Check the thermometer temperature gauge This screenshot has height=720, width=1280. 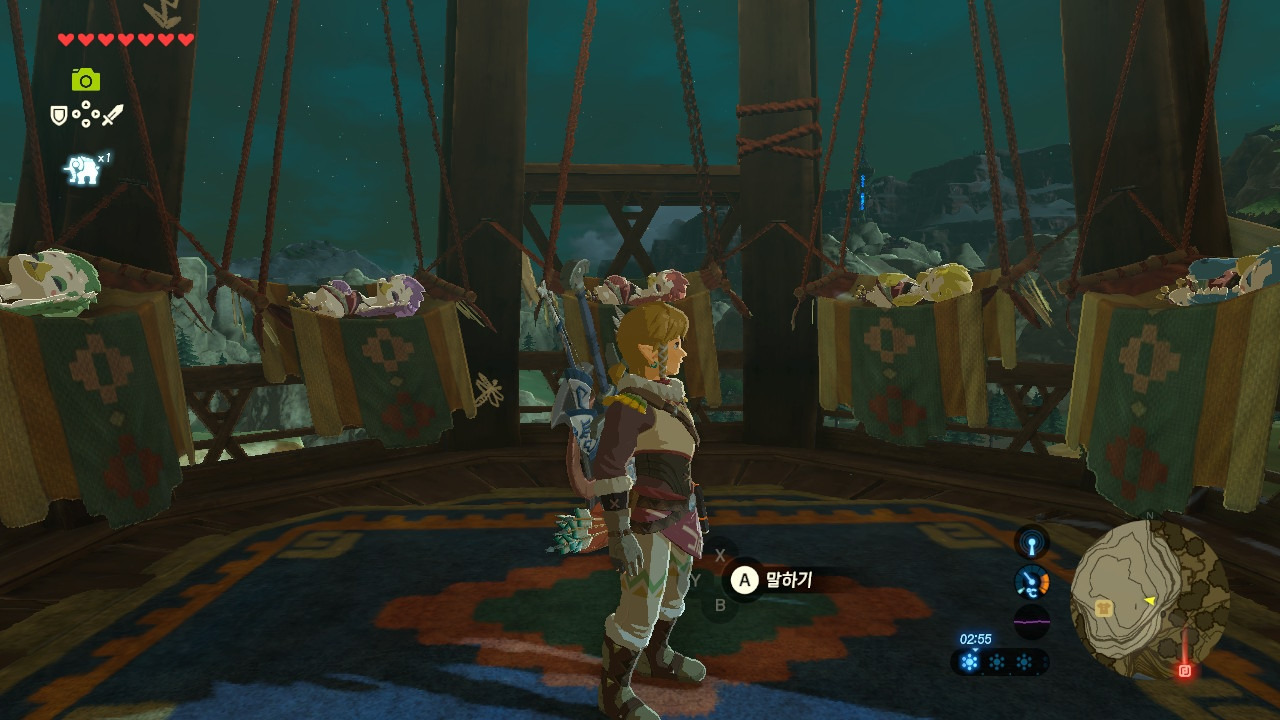[1032, 582]
